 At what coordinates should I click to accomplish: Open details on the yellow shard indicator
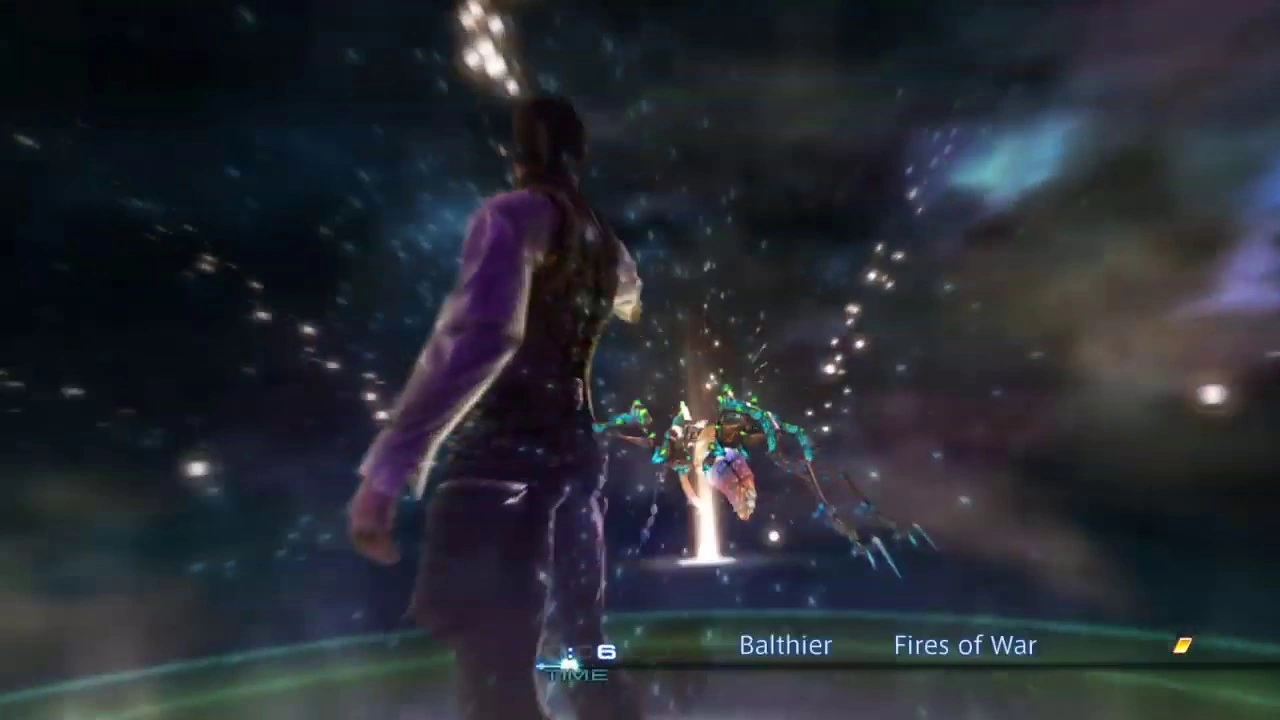[x=1182, y=646]
